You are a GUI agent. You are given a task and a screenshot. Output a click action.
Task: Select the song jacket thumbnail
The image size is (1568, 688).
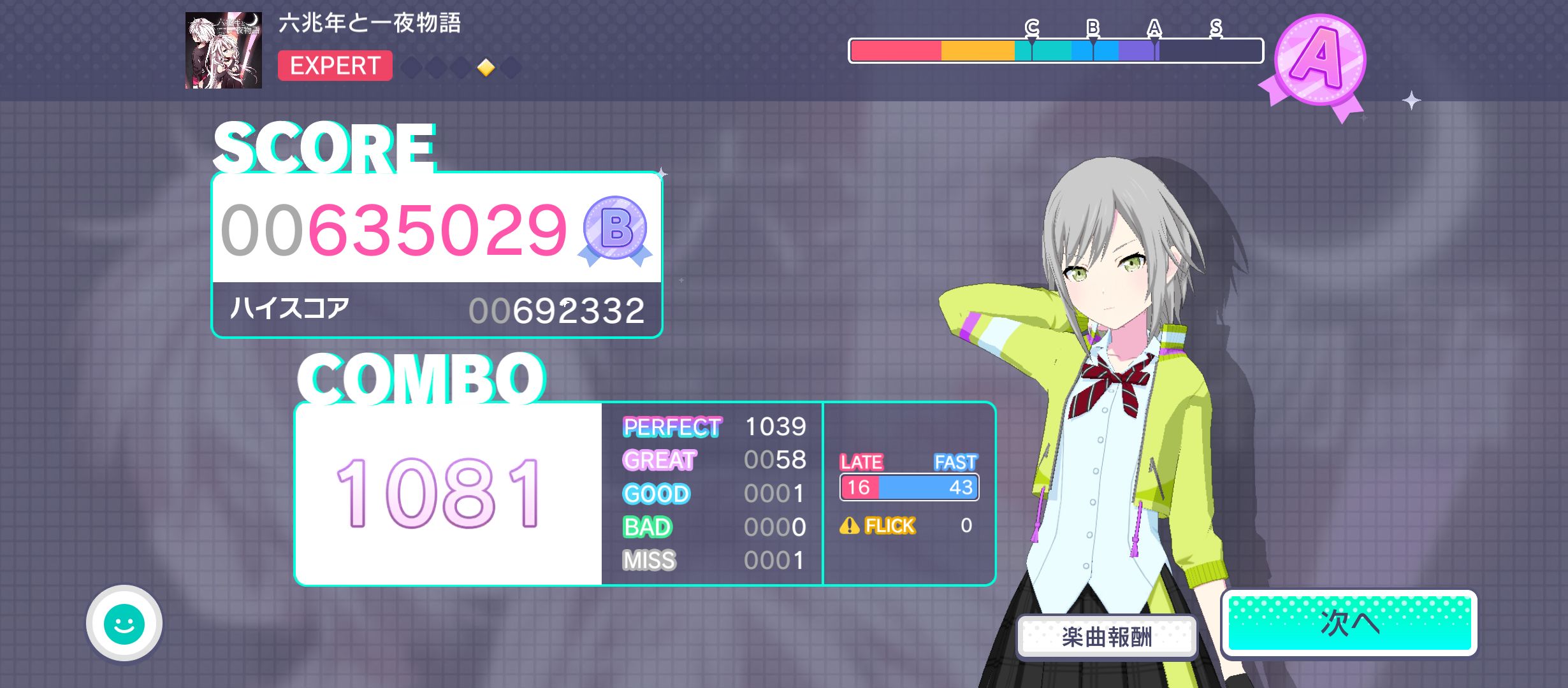(x=224, y=50)
